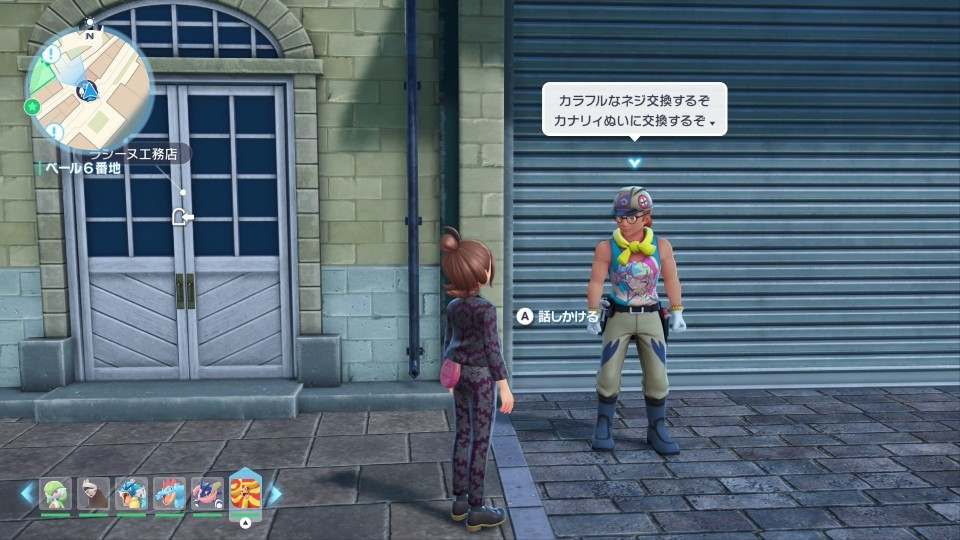Click the left arrow of the party bar
Image resolution: width=960 pixels, height=540 pixels.
click(x=26, y=494)
